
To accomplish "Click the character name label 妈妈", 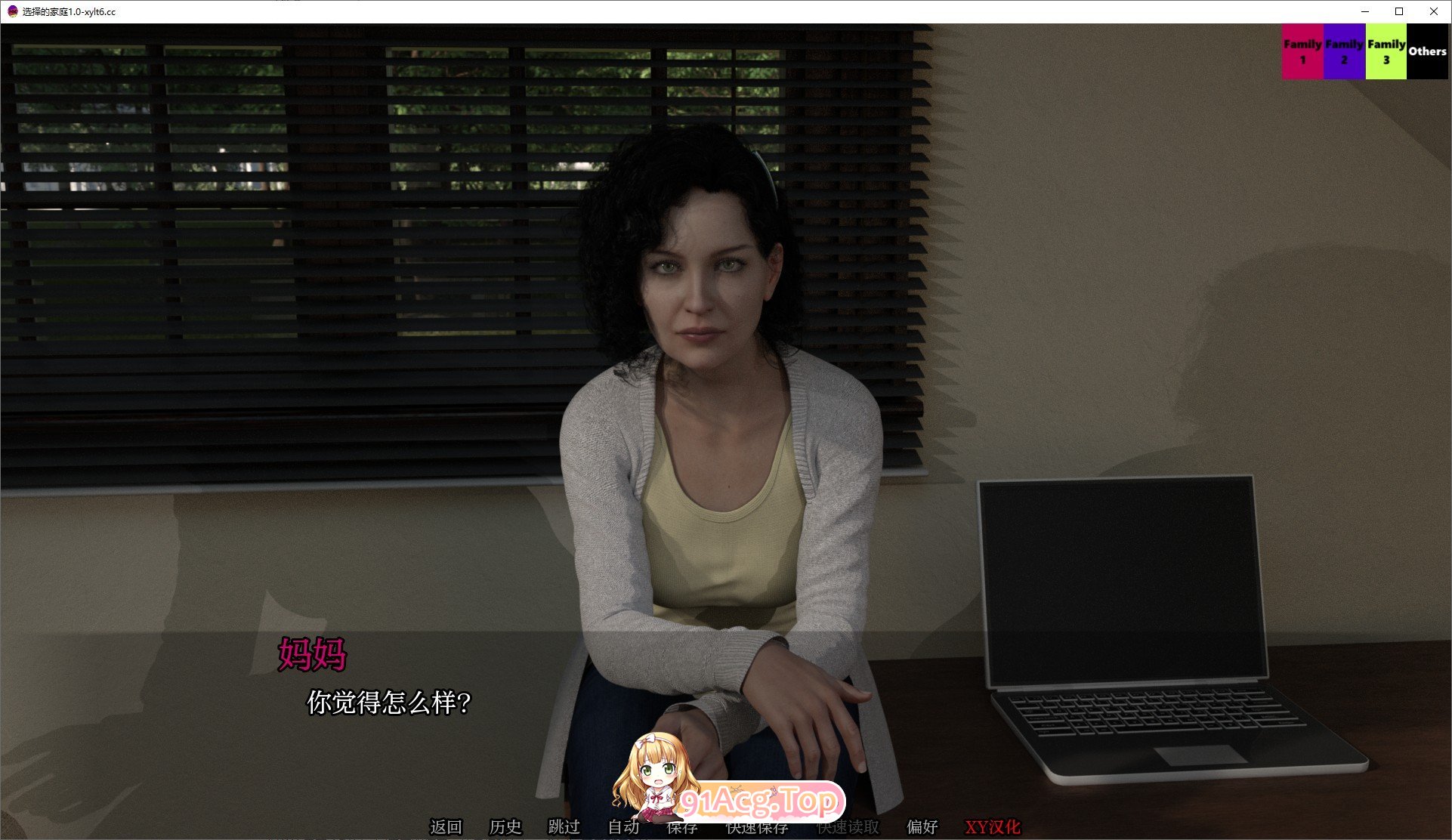I will coord(313,656).
